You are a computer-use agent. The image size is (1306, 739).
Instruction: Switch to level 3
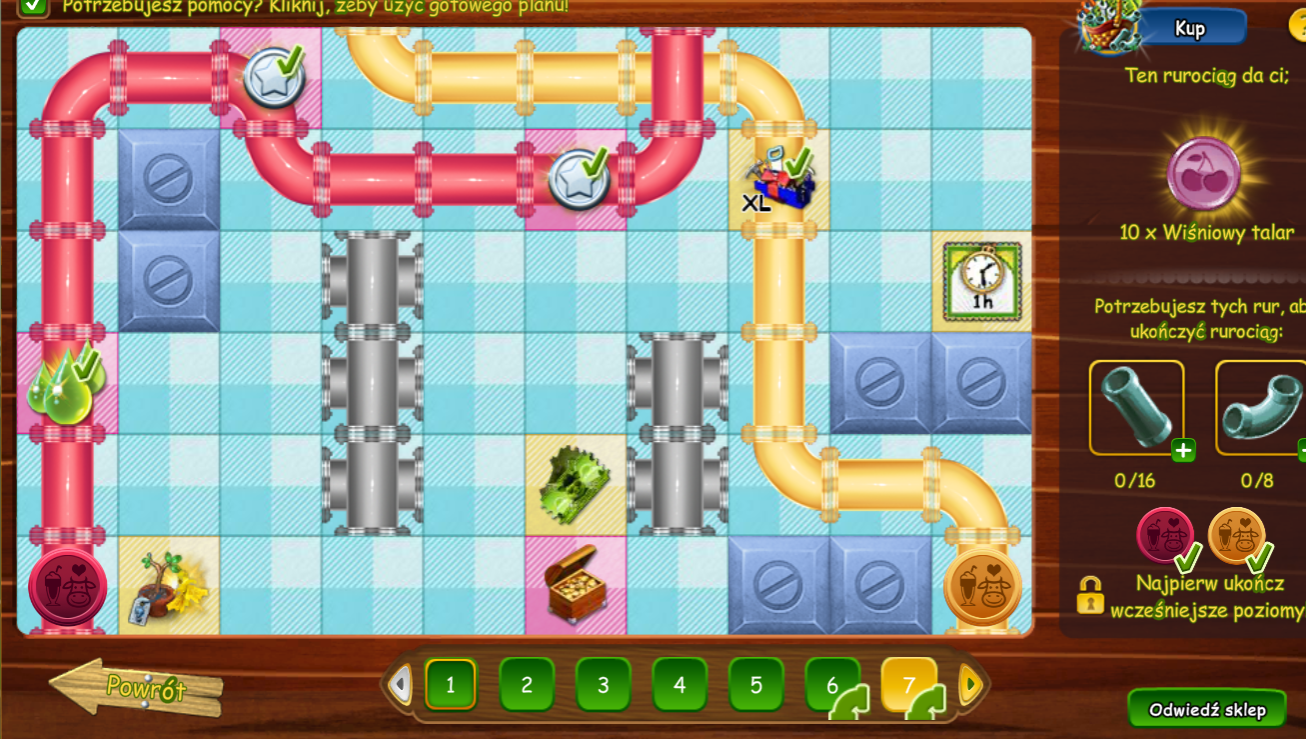click(x=603, y=685)
